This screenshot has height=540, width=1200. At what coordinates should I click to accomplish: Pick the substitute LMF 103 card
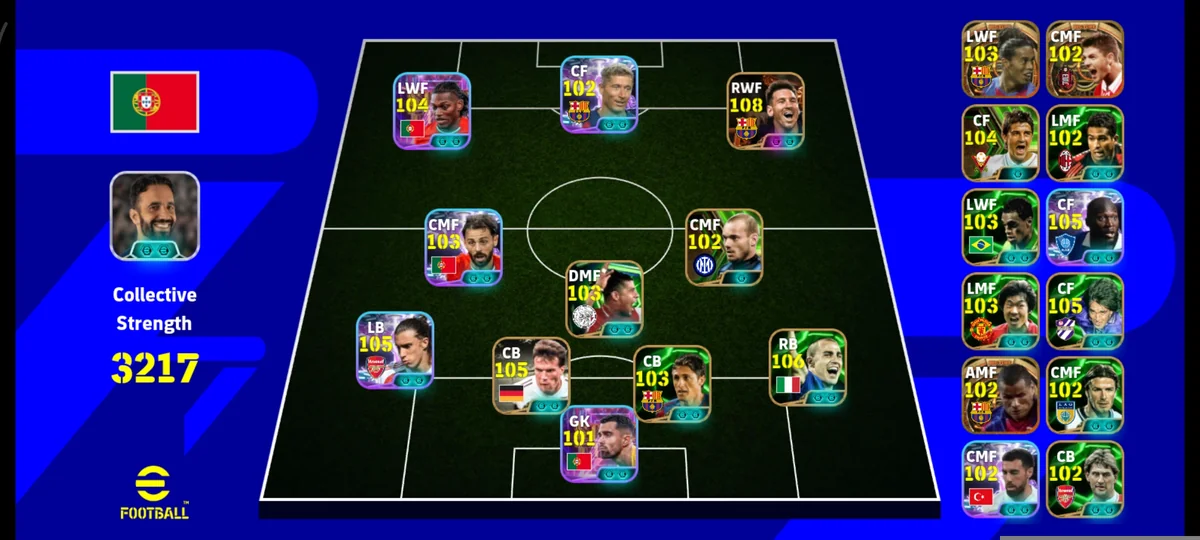[x=1001, y=310]
